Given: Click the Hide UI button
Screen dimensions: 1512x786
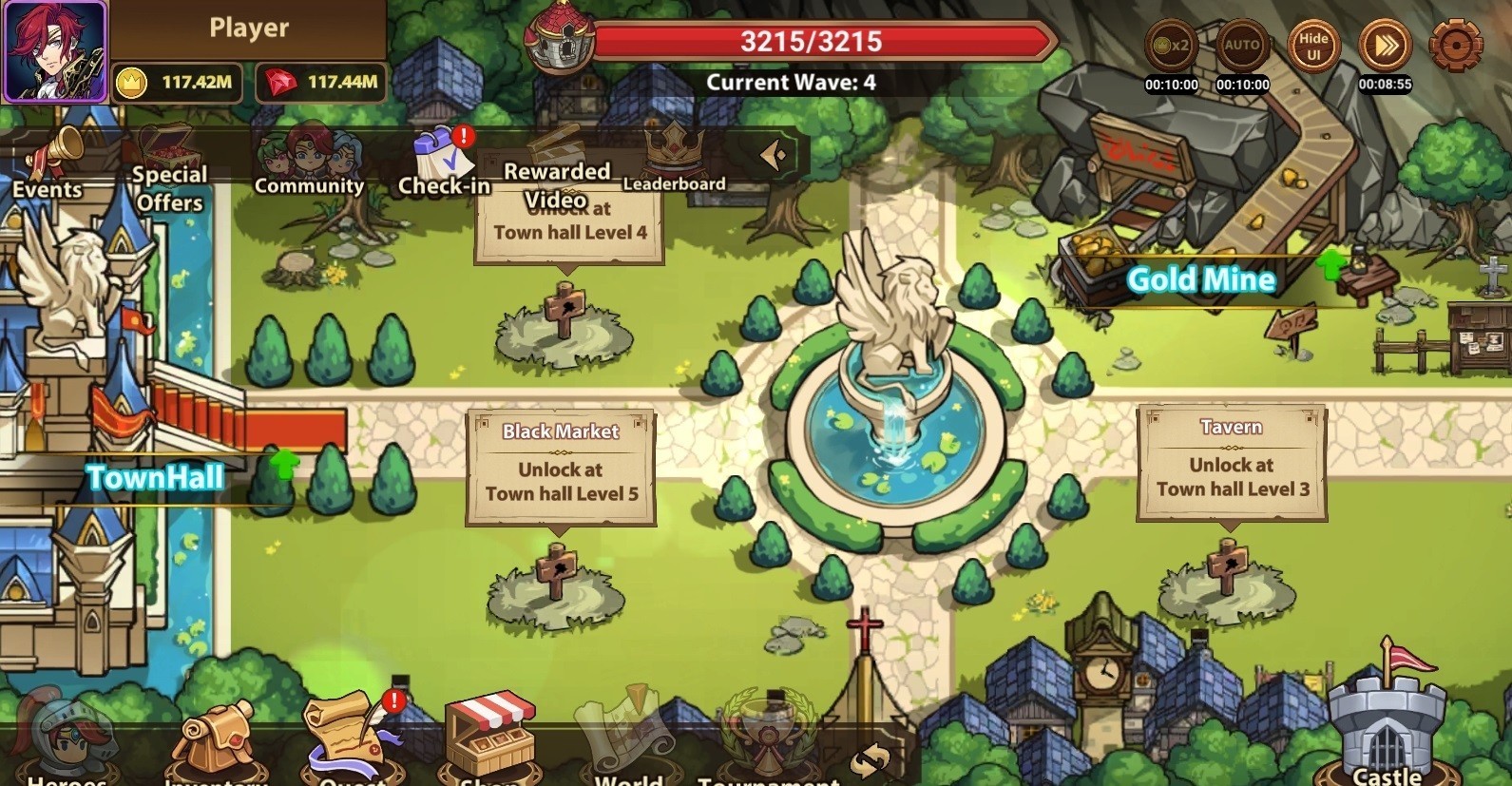Looking at the screenshot, I should 1313,46.
